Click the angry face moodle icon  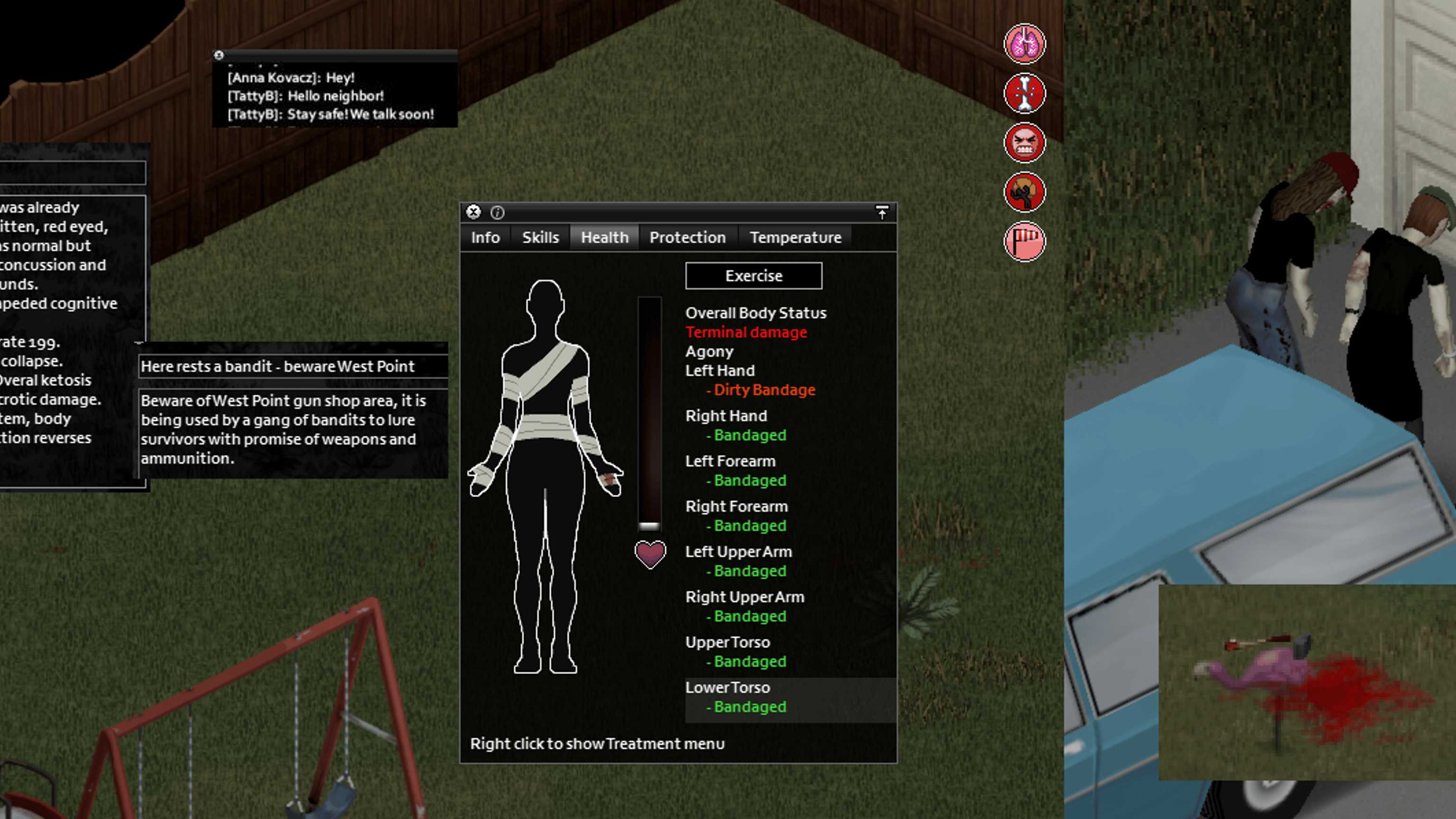click(x=1024, y=143)
